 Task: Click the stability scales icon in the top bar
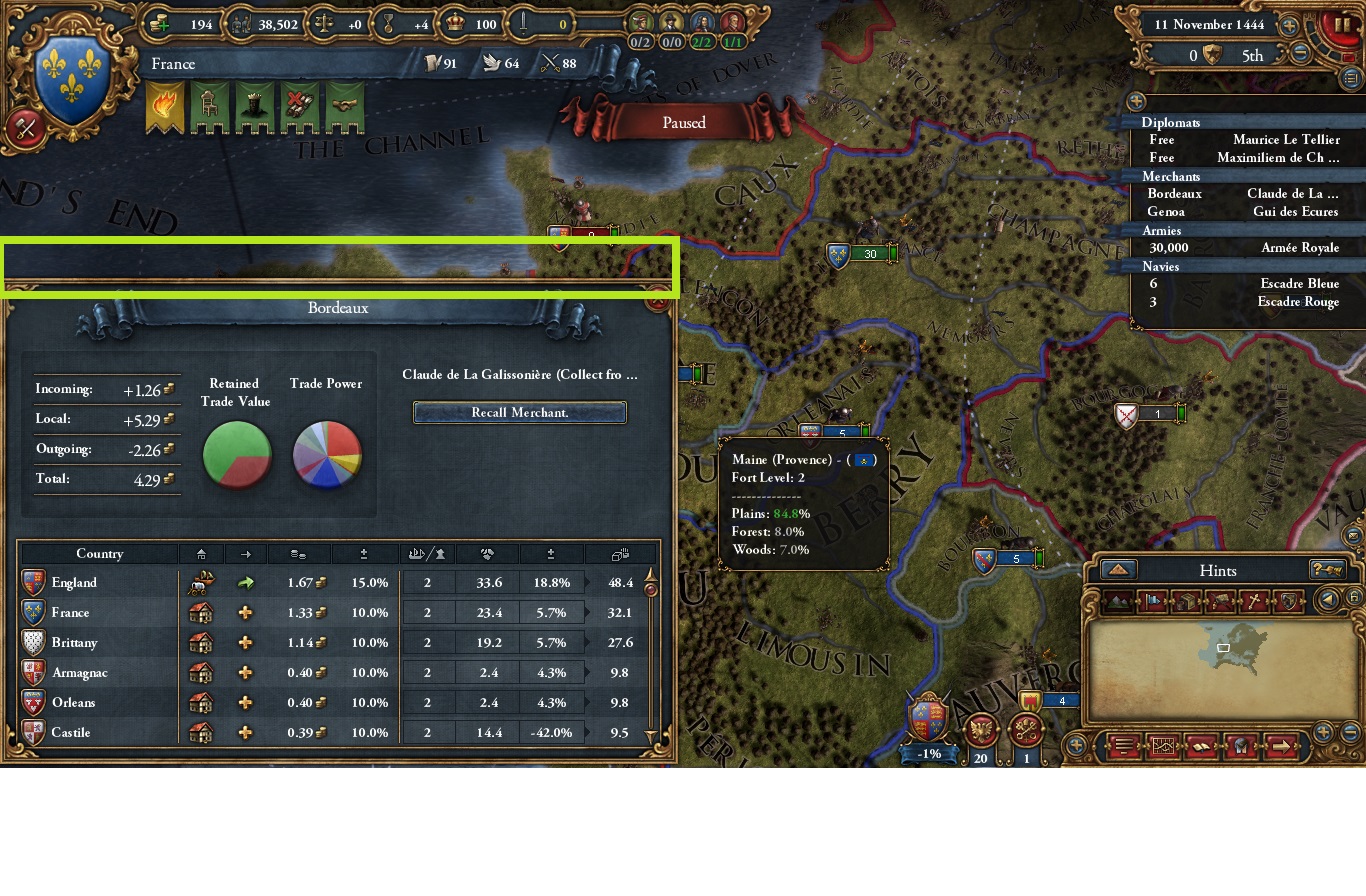(x=325, y=24)
